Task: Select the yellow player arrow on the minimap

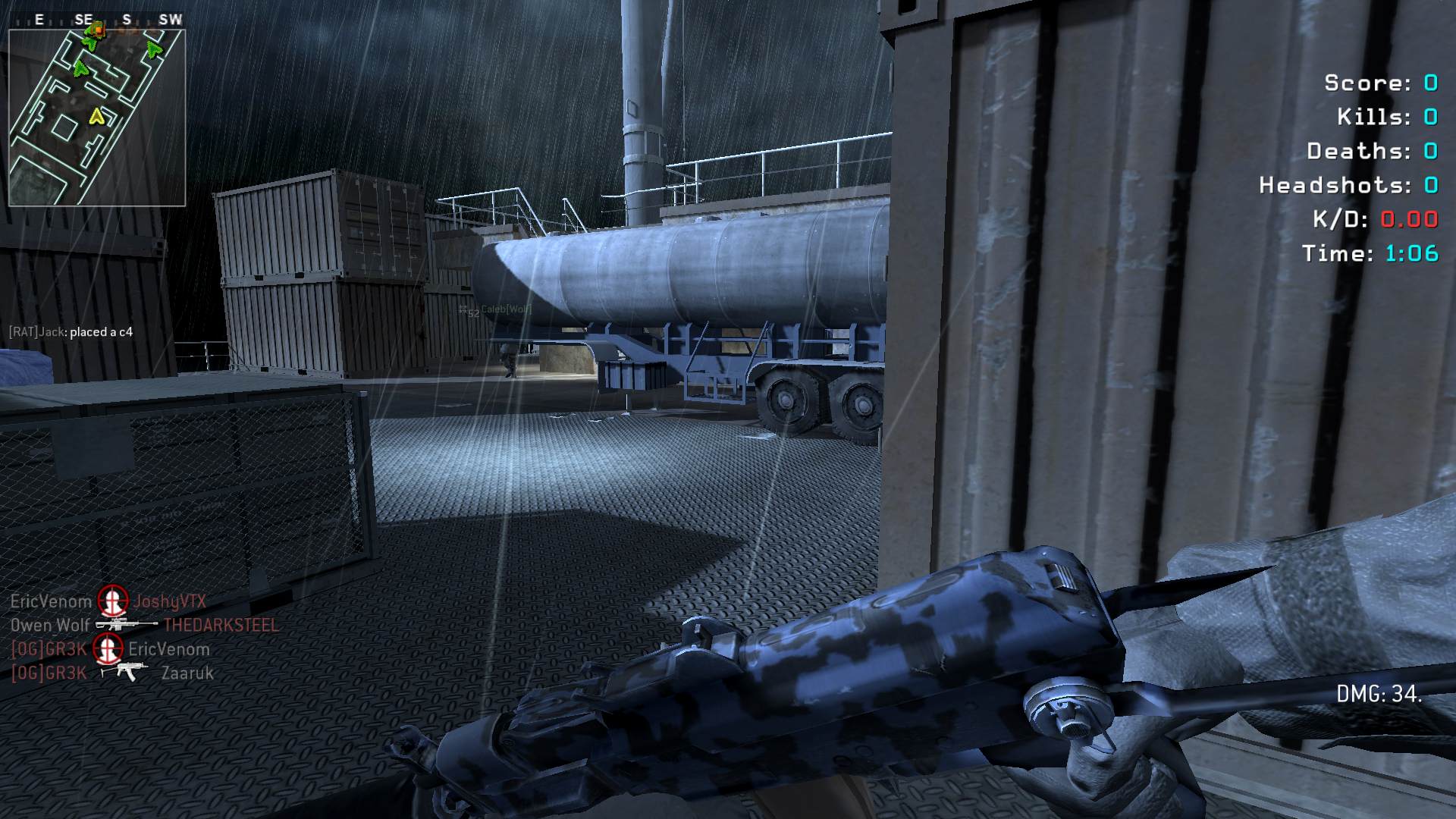Action: pos(96,116)
